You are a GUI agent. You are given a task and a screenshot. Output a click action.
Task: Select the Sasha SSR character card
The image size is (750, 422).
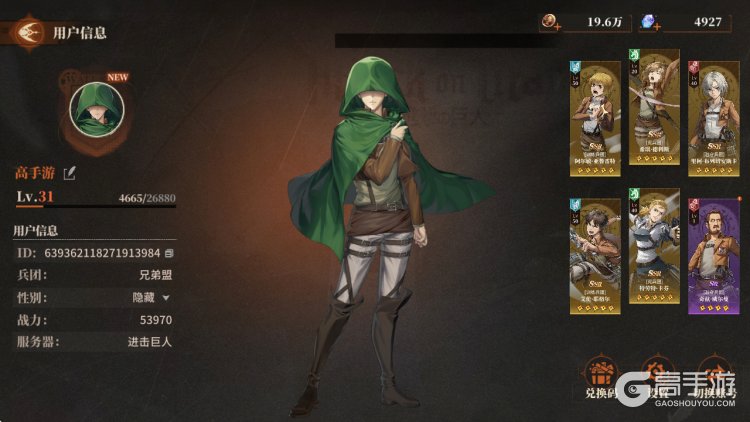click(654, 112)
